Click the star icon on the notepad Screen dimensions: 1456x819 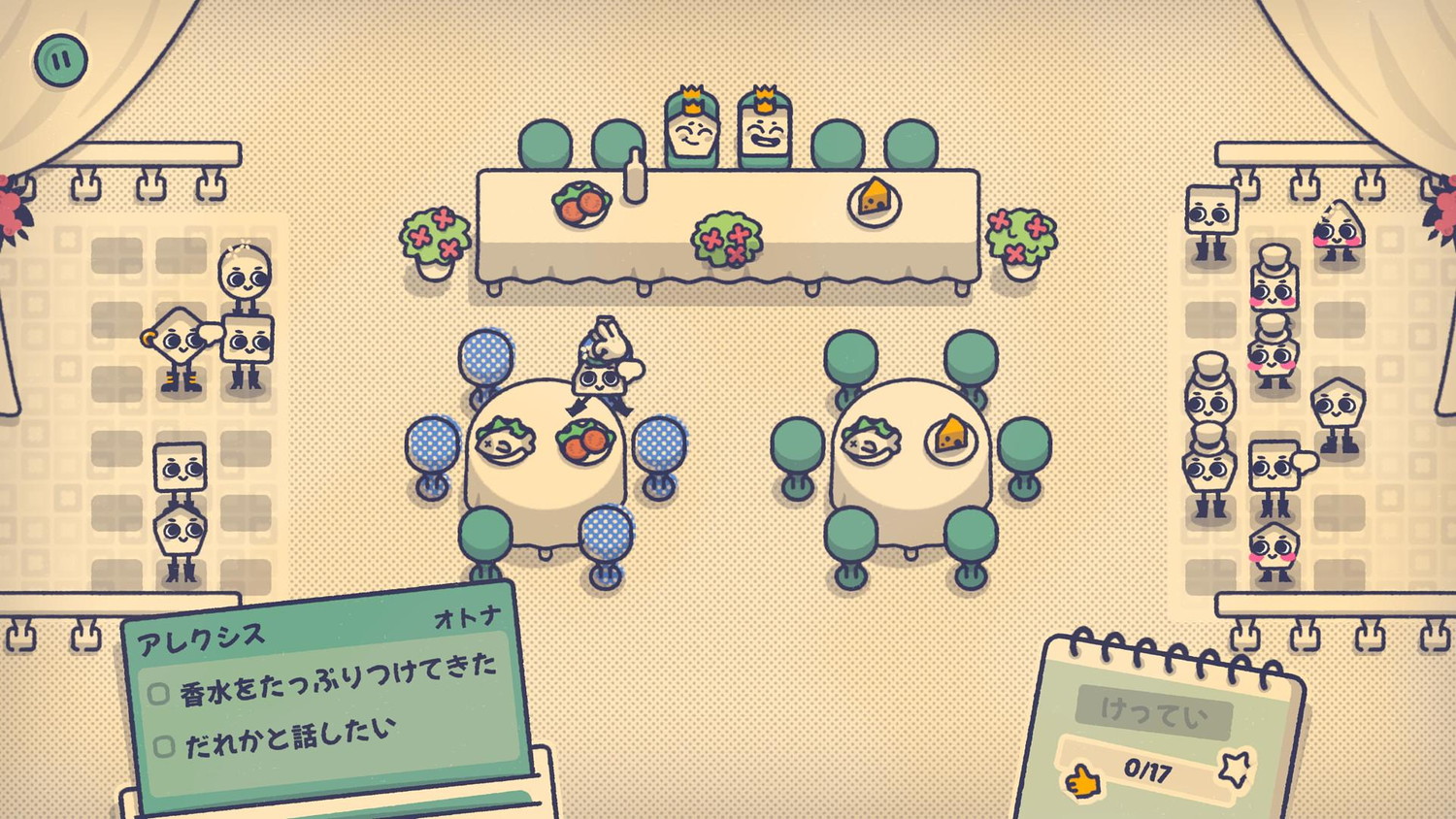[1236, 770]
